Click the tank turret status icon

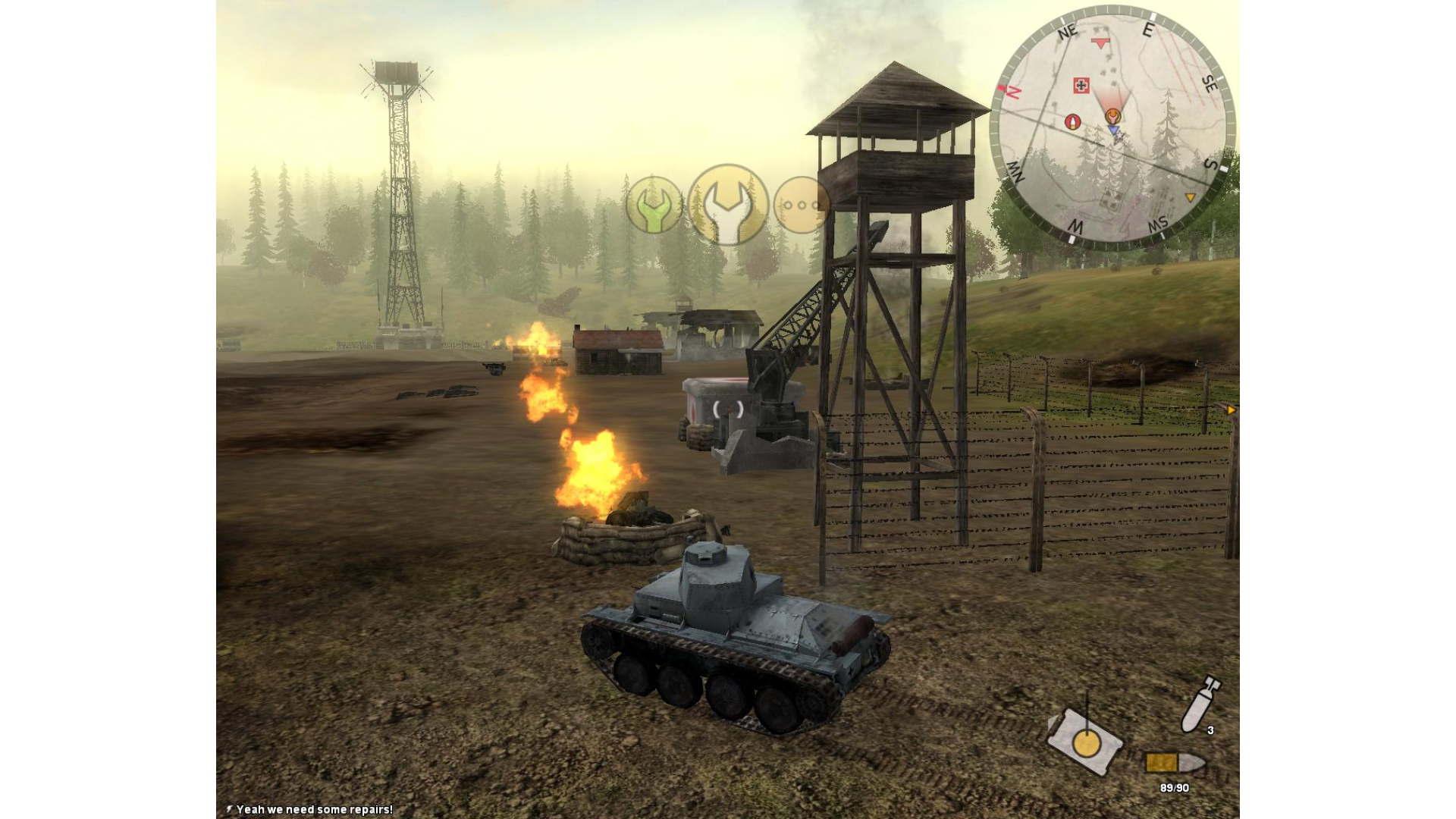tap(1084, 741)
